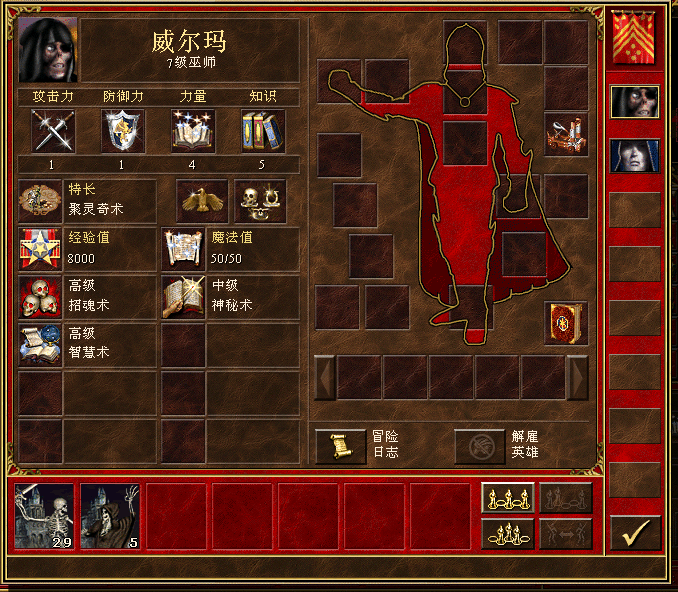
Task: Show Necromancy (招魂术) skill details
Action: (x=40, y=297)
